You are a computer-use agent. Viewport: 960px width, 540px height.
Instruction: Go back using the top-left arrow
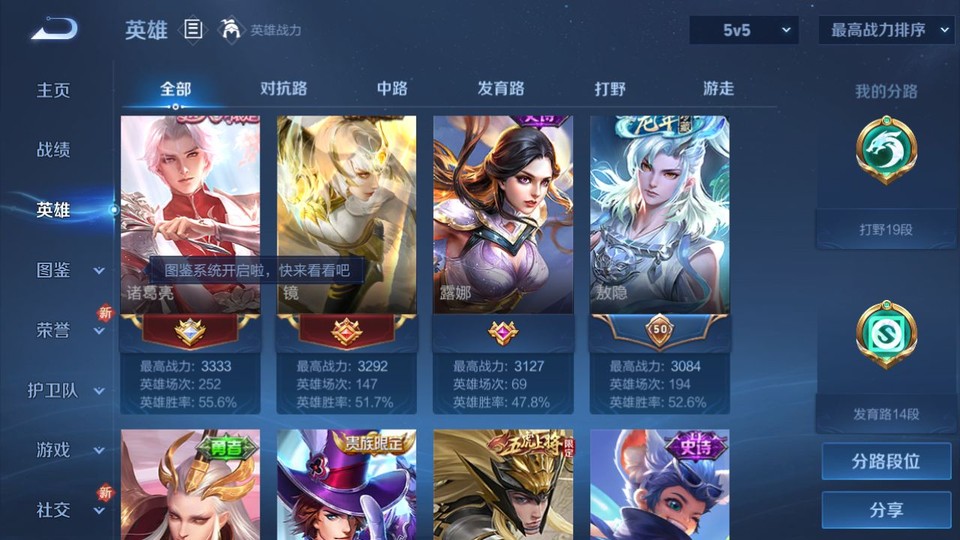click(x=54, y=29)
